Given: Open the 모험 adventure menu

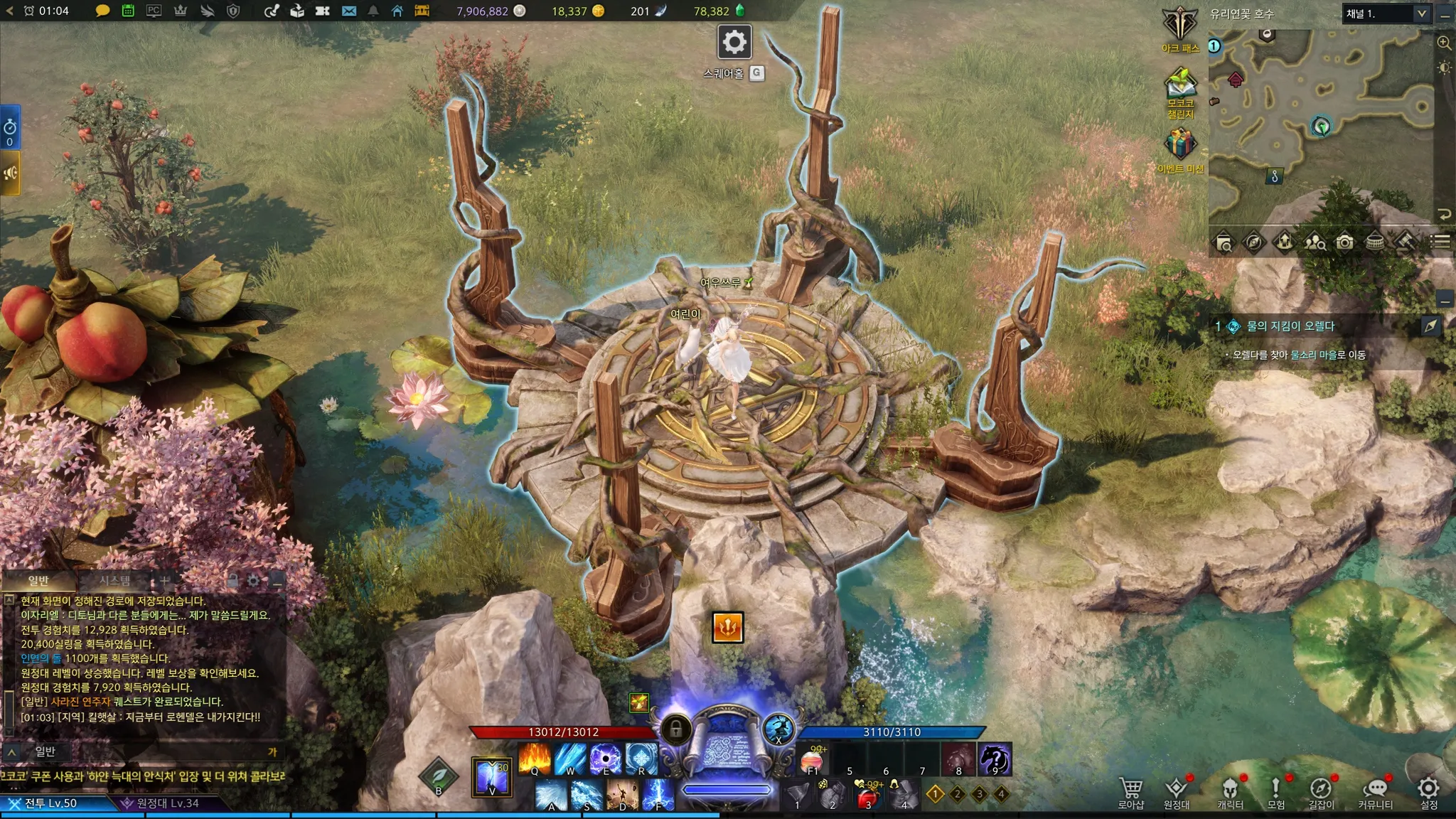Looking at the screenshot, I should (1275, 791).
